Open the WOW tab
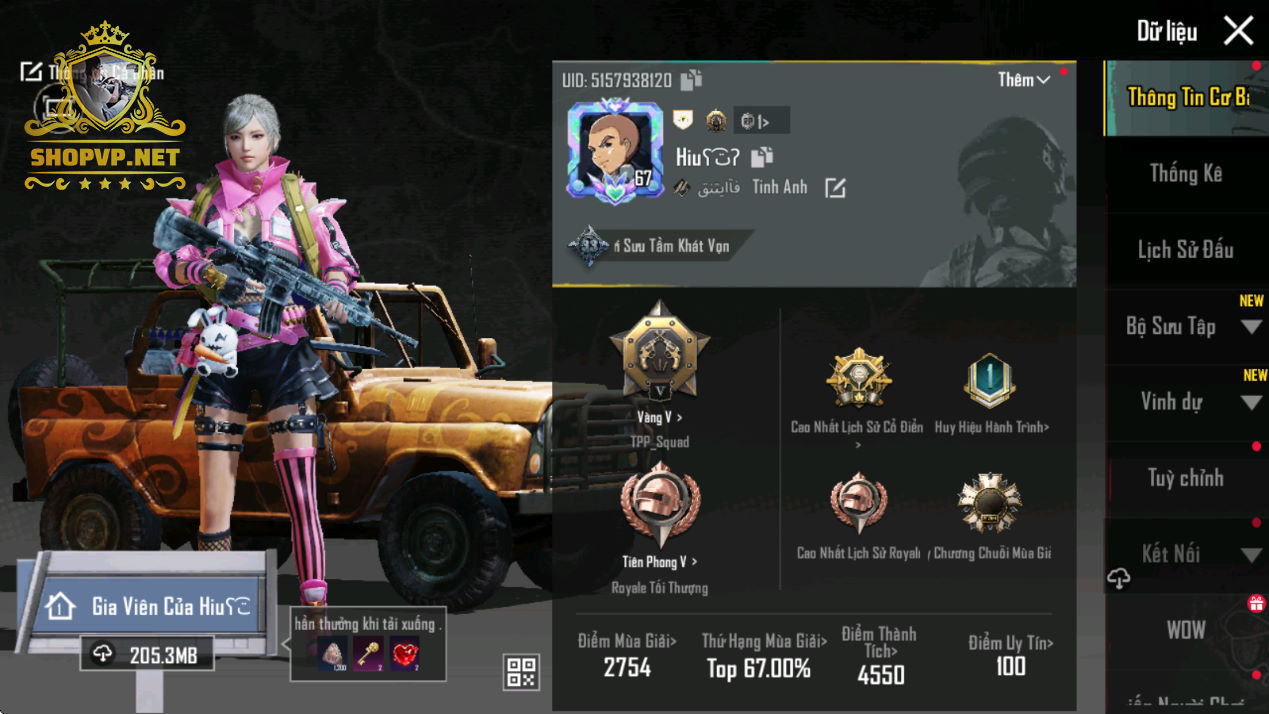Image resolution: width=1269 pixels, height=714 pixels. (1185, 630)
